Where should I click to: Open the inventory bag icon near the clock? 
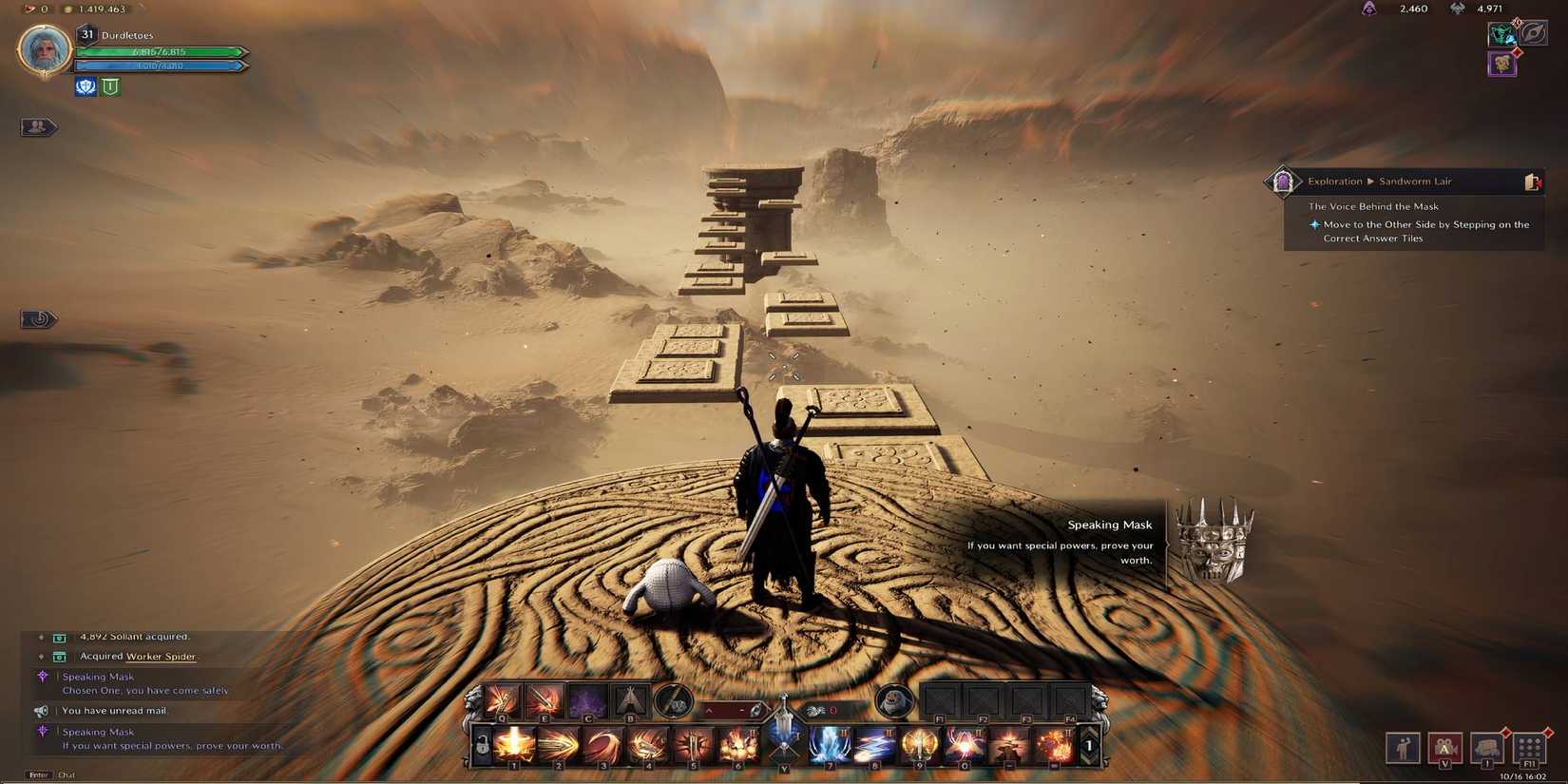click(1486, 747)
